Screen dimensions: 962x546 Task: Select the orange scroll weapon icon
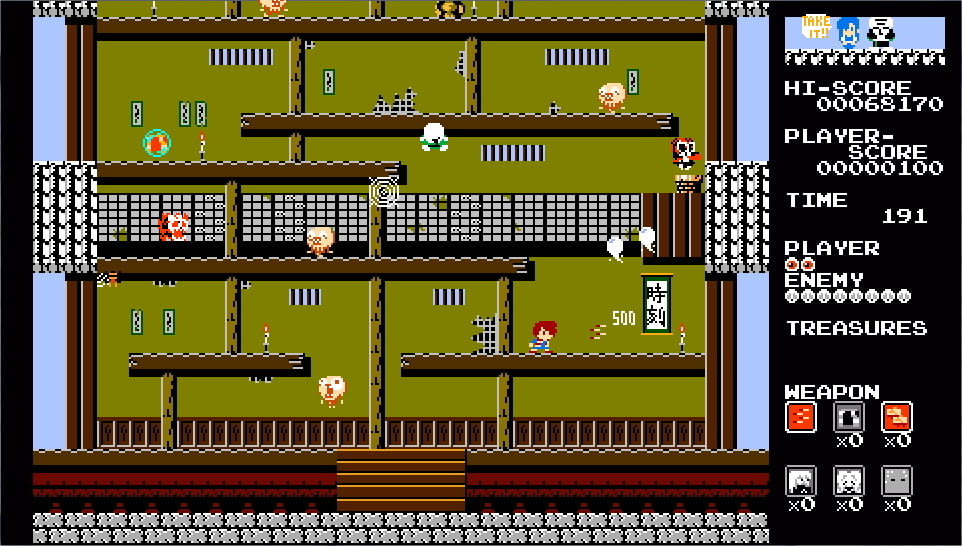pyautogui.click(x=896, y=417)
